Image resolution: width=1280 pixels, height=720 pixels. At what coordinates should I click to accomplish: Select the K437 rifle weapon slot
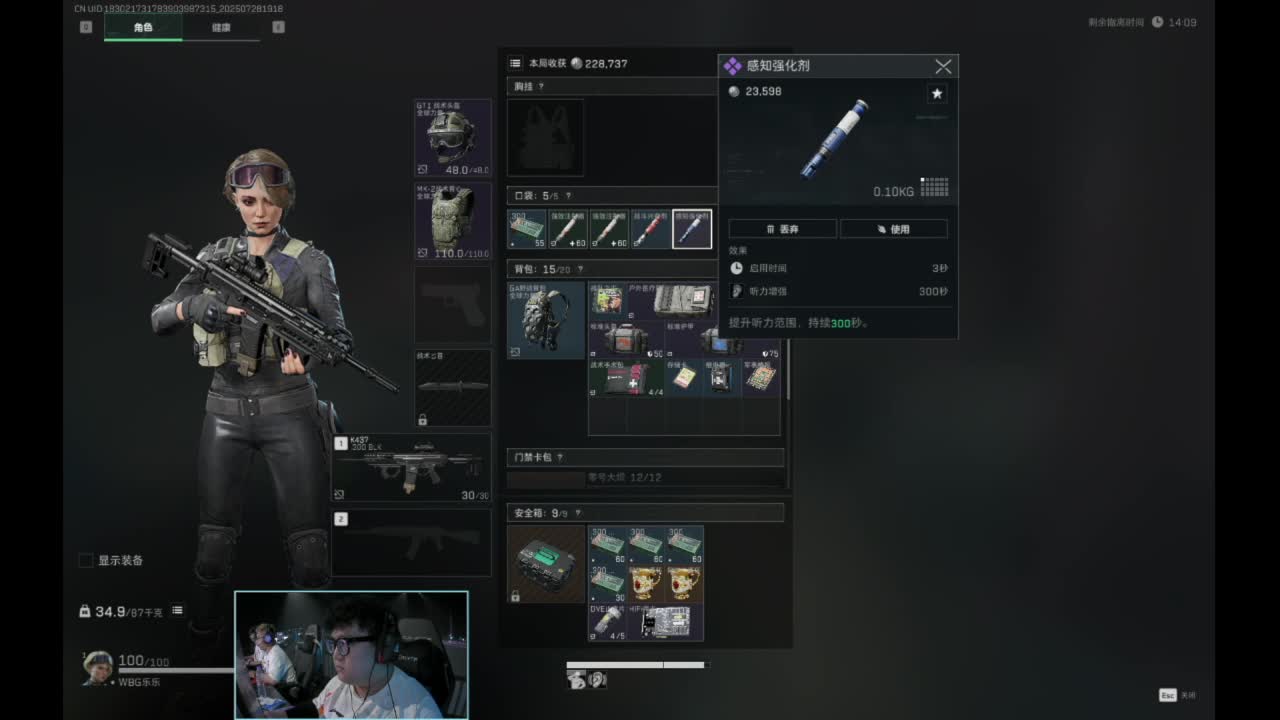pyautogui.click(x=412, y=468)
